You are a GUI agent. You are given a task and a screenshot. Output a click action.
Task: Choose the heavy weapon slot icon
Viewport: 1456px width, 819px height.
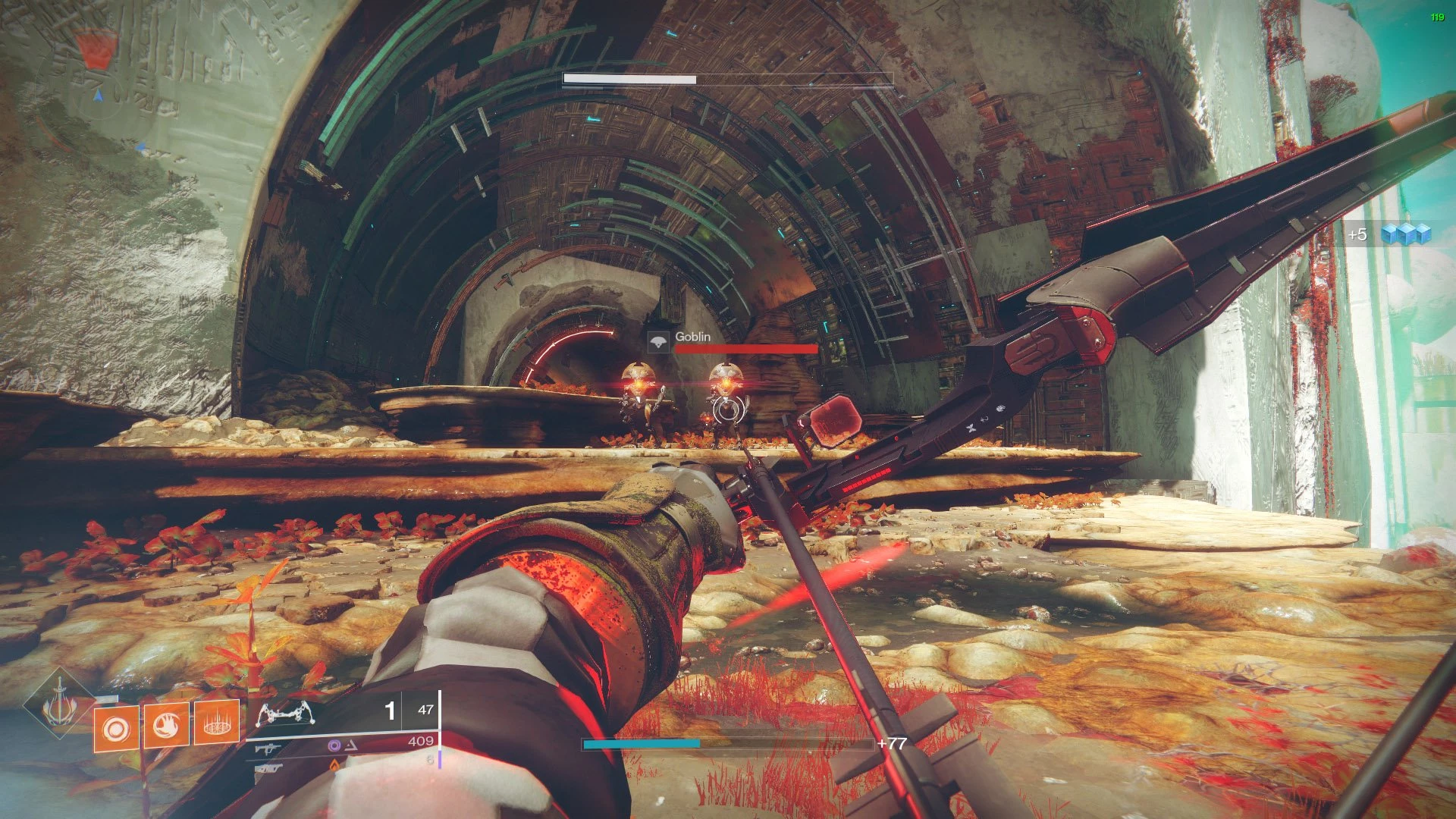point(268,768)
